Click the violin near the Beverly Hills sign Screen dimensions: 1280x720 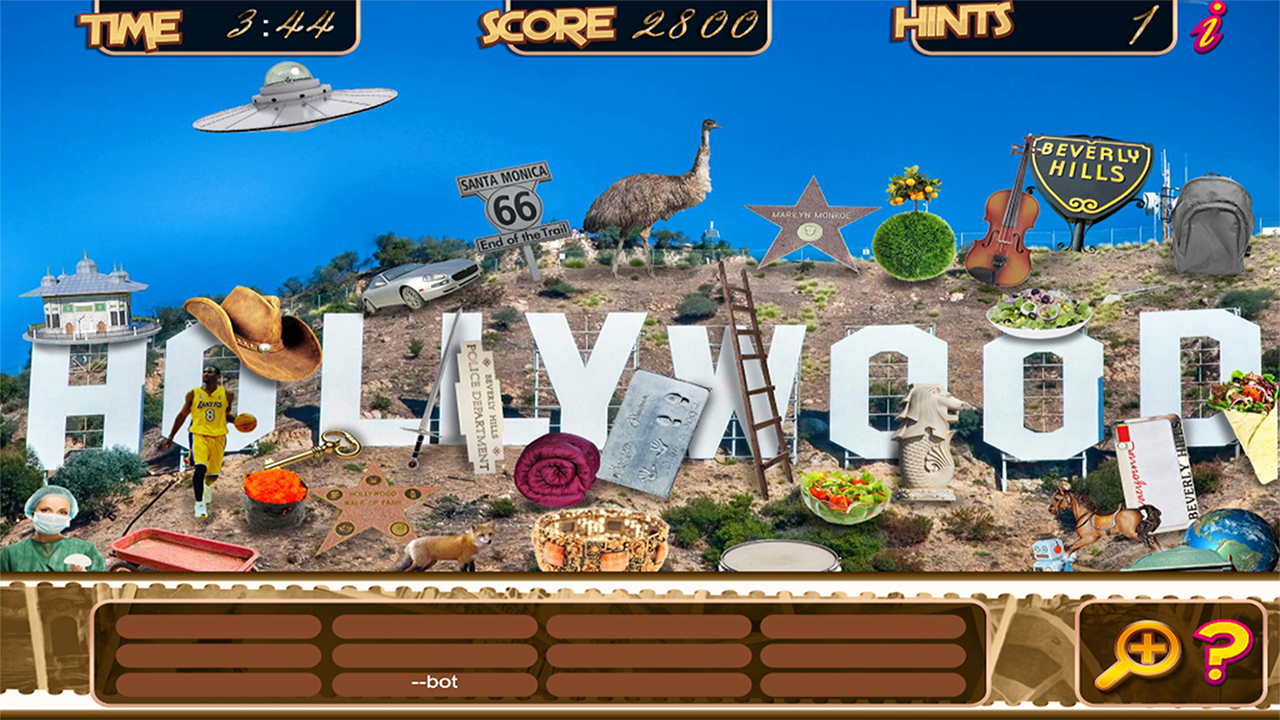click(x=1000, y=230)
